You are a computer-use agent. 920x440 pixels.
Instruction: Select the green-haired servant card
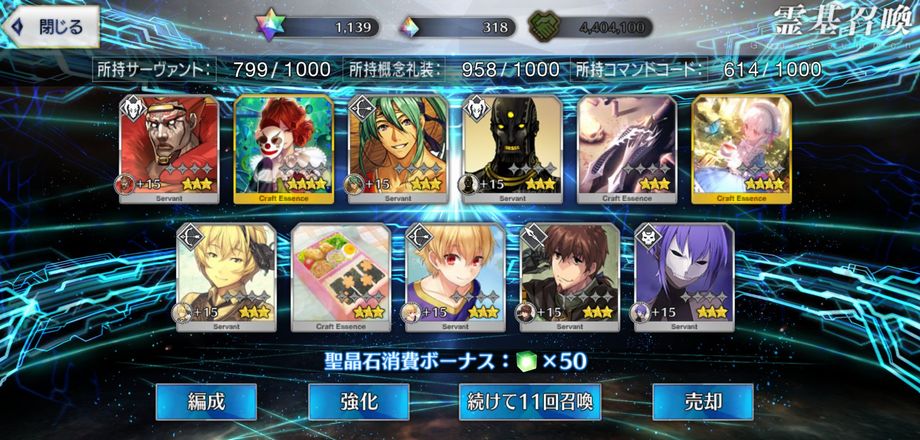(x=397, y=148)
